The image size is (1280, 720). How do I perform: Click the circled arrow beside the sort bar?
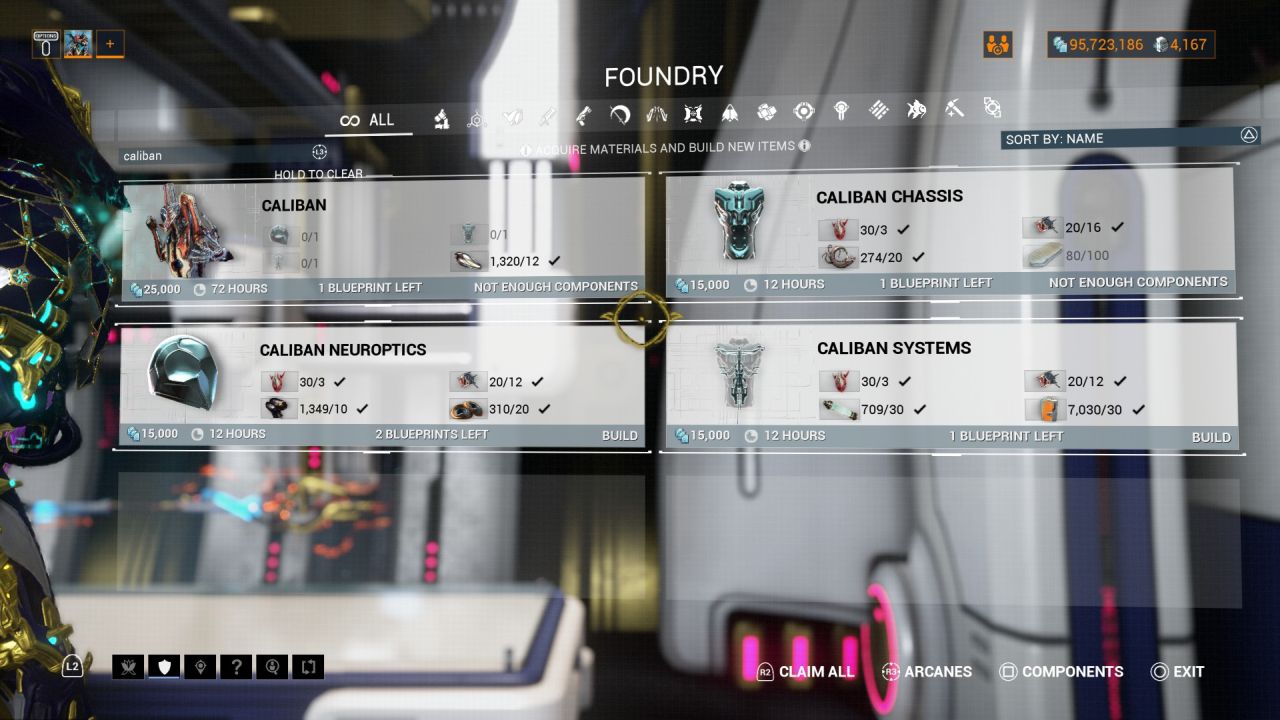1248,134
